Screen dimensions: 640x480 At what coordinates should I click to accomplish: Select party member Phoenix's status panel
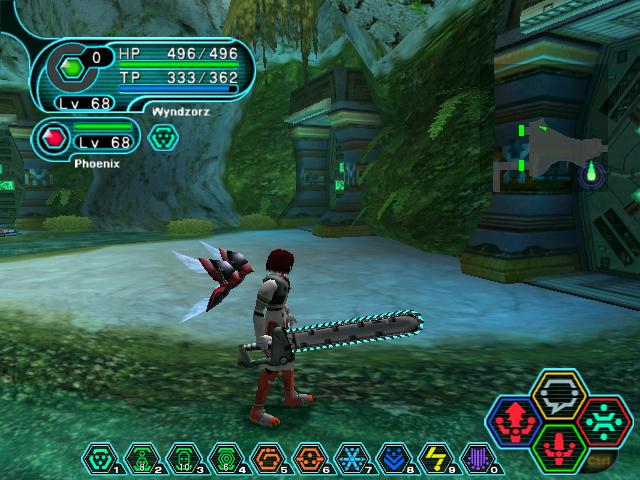click(88, 141)
